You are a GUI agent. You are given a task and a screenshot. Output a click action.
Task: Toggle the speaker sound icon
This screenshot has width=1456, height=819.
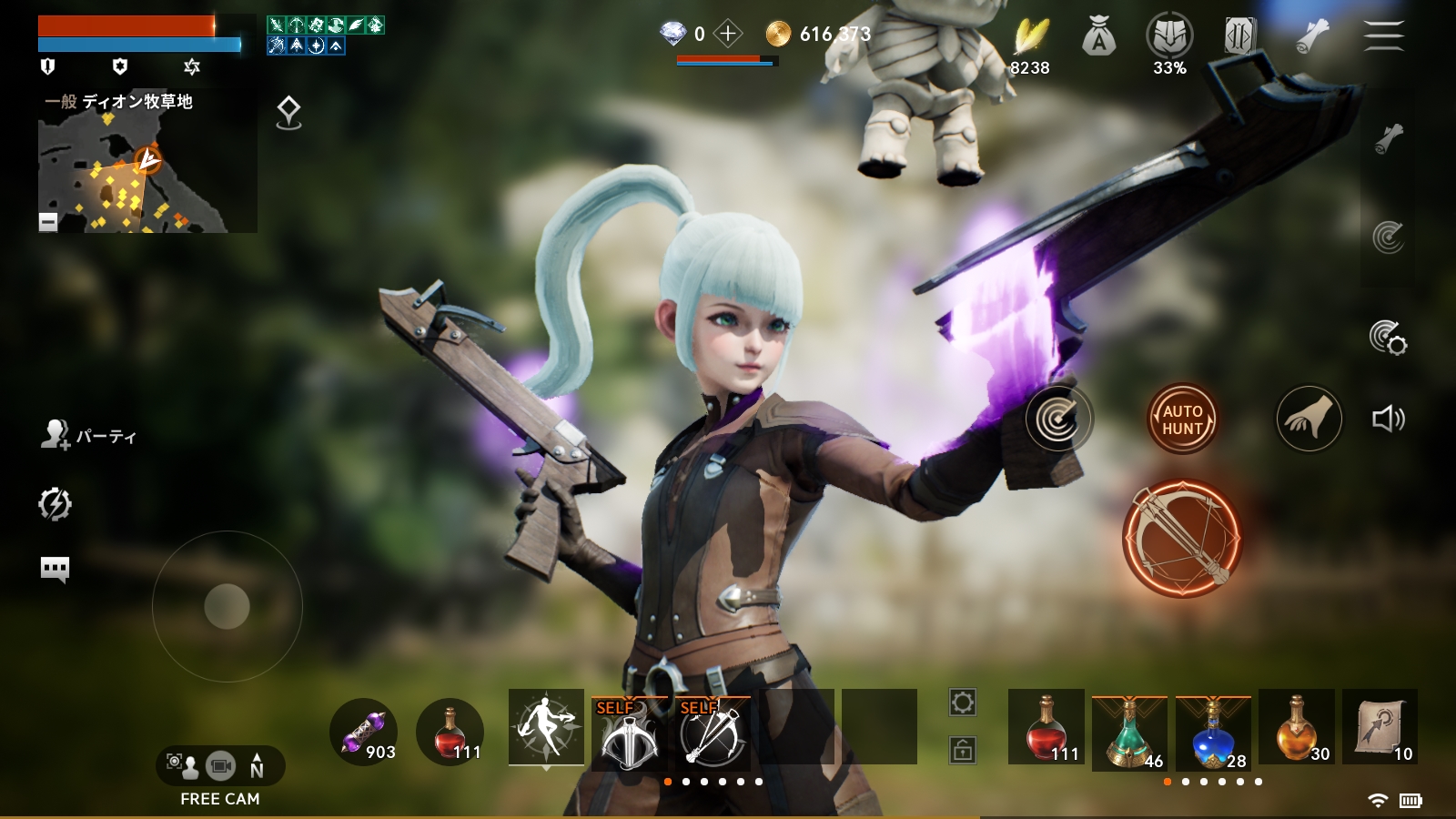pos(1388,419)
